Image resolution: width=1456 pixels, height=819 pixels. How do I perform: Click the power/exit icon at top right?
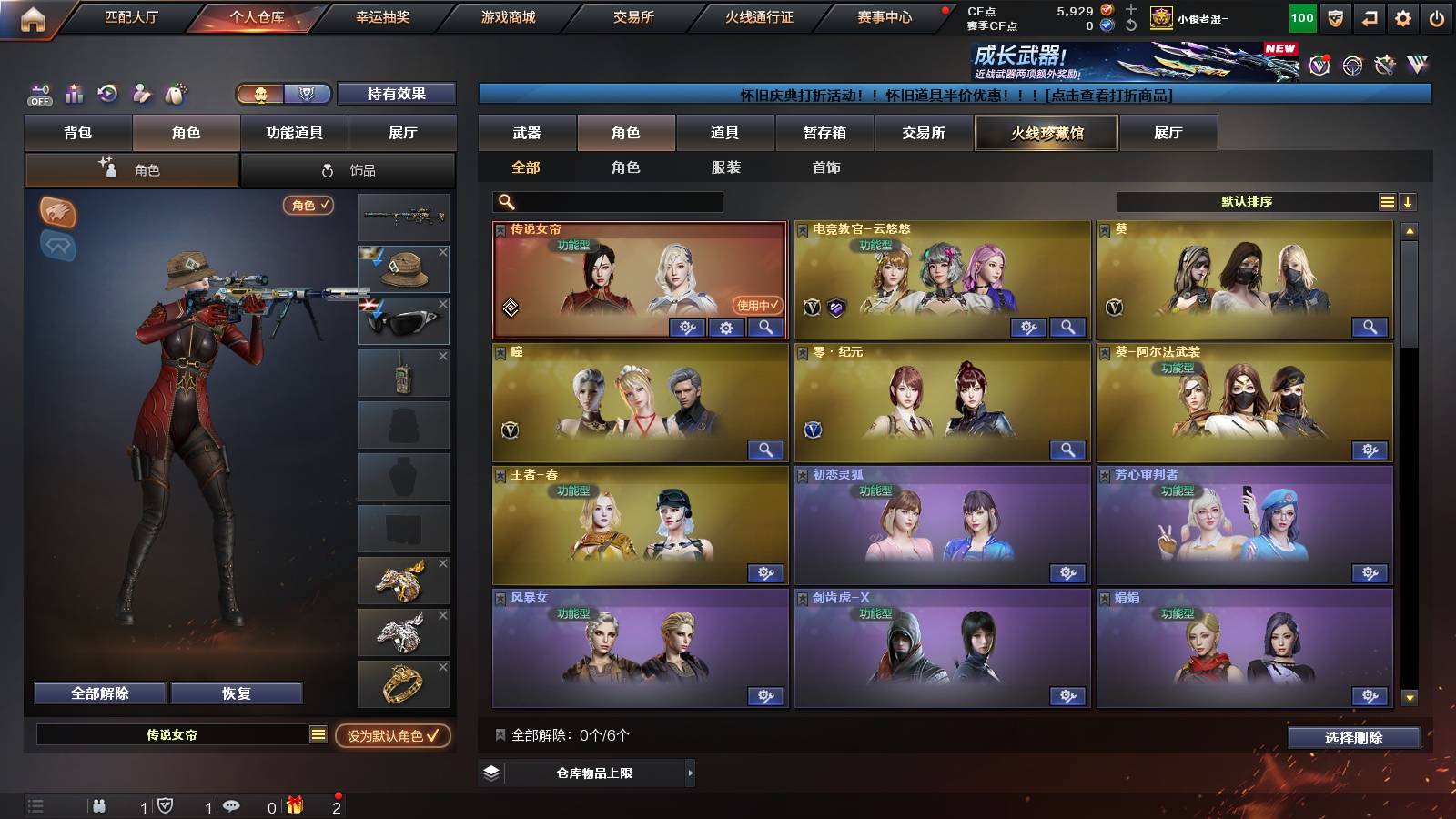tap(1437, 17)
